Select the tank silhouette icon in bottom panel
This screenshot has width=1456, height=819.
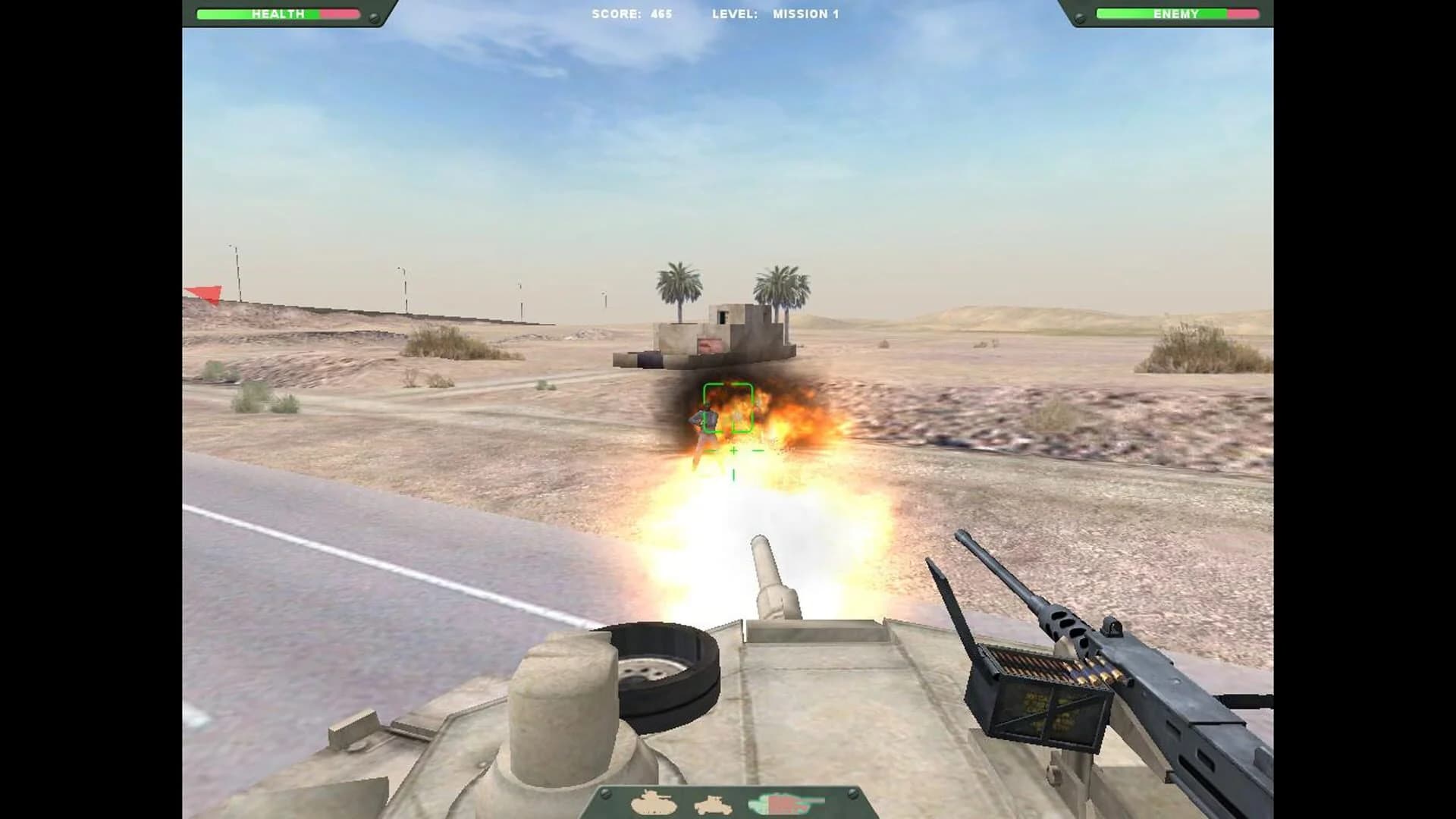pyautogui.click(x=653, y=802)
